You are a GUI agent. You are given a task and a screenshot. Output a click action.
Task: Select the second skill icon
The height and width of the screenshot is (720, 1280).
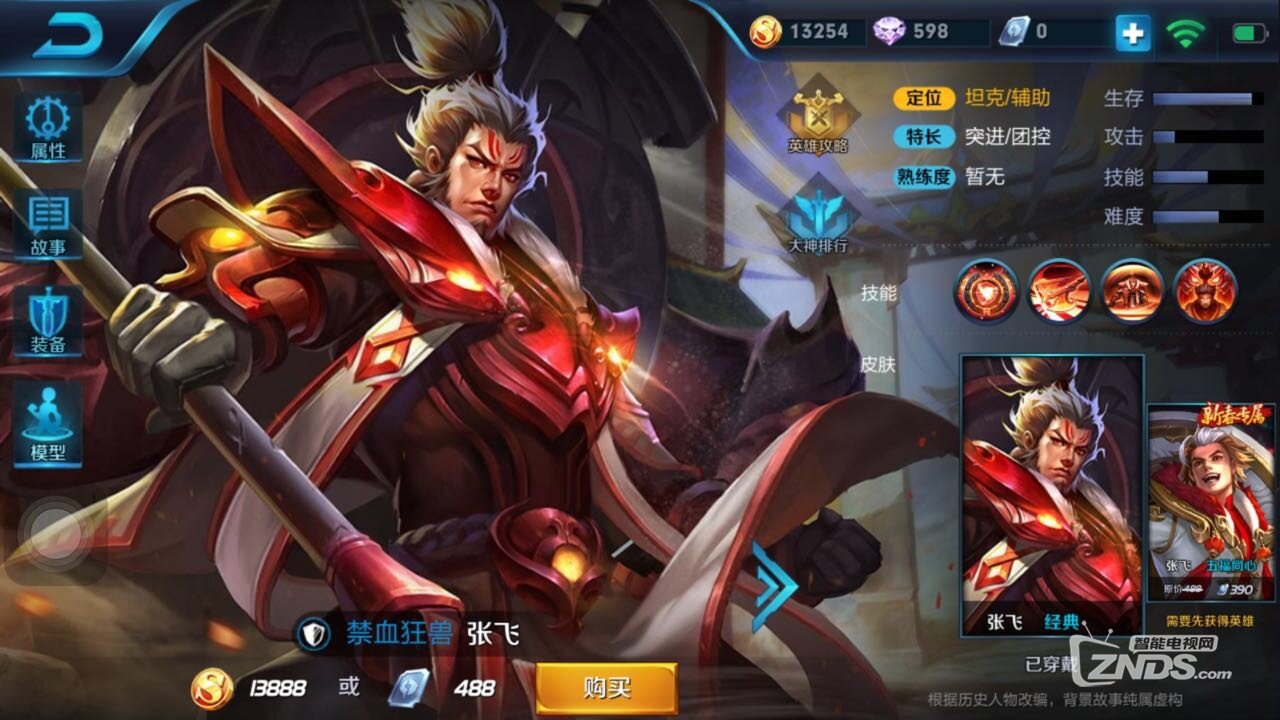tap(1059, 290)
